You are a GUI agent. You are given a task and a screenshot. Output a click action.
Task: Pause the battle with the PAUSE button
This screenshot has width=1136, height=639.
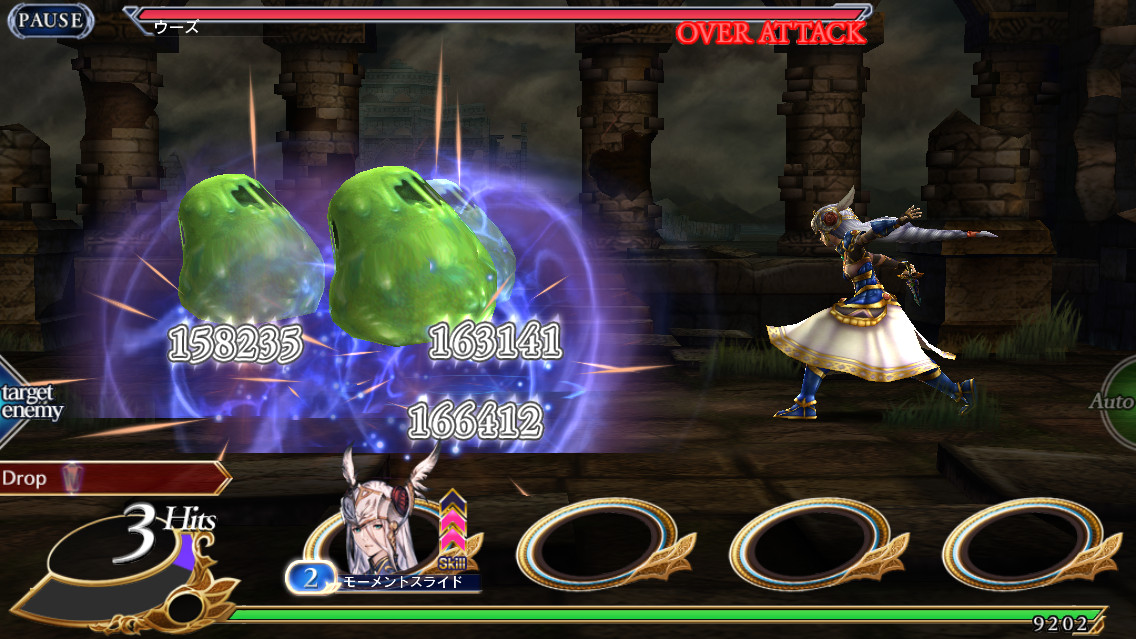coord(50,20)
